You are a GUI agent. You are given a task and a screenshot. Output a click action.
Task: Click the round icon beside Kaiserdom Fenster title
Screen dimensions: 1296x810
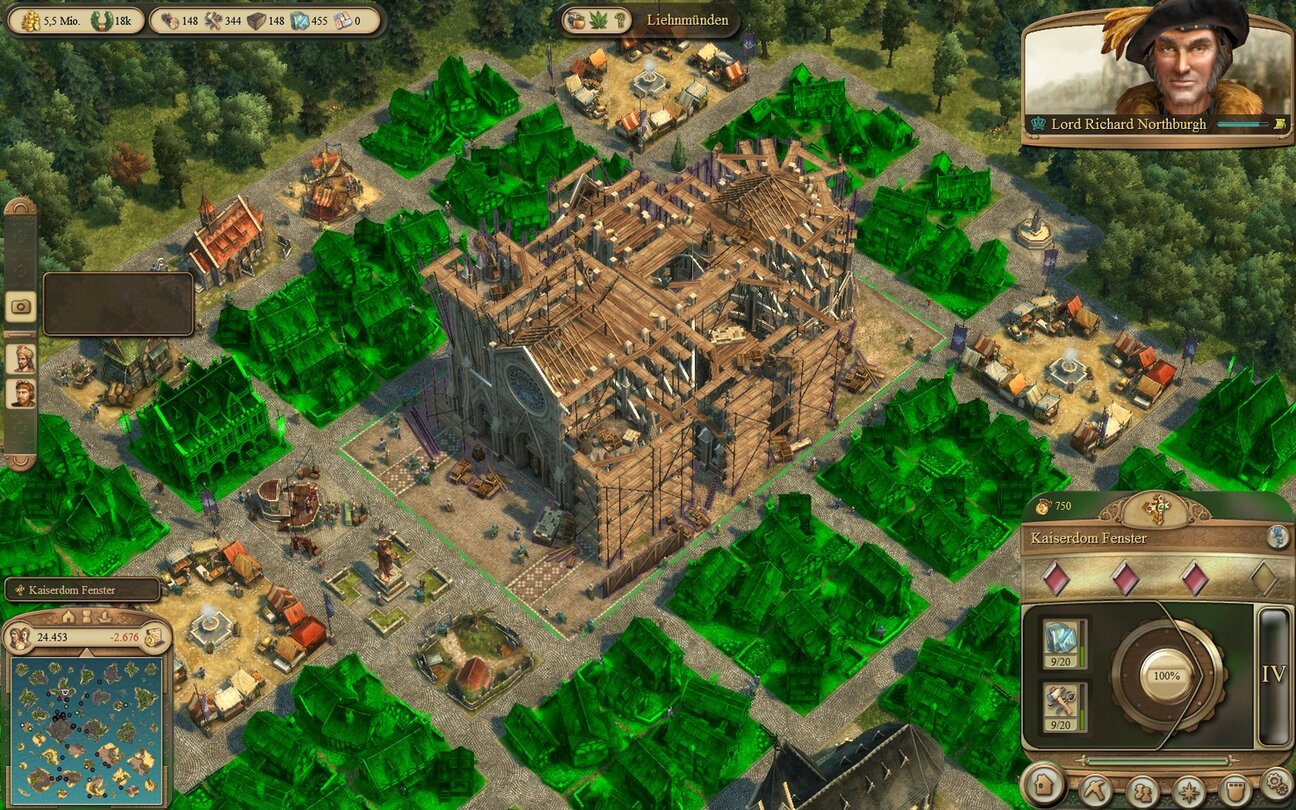[1277, 537]
